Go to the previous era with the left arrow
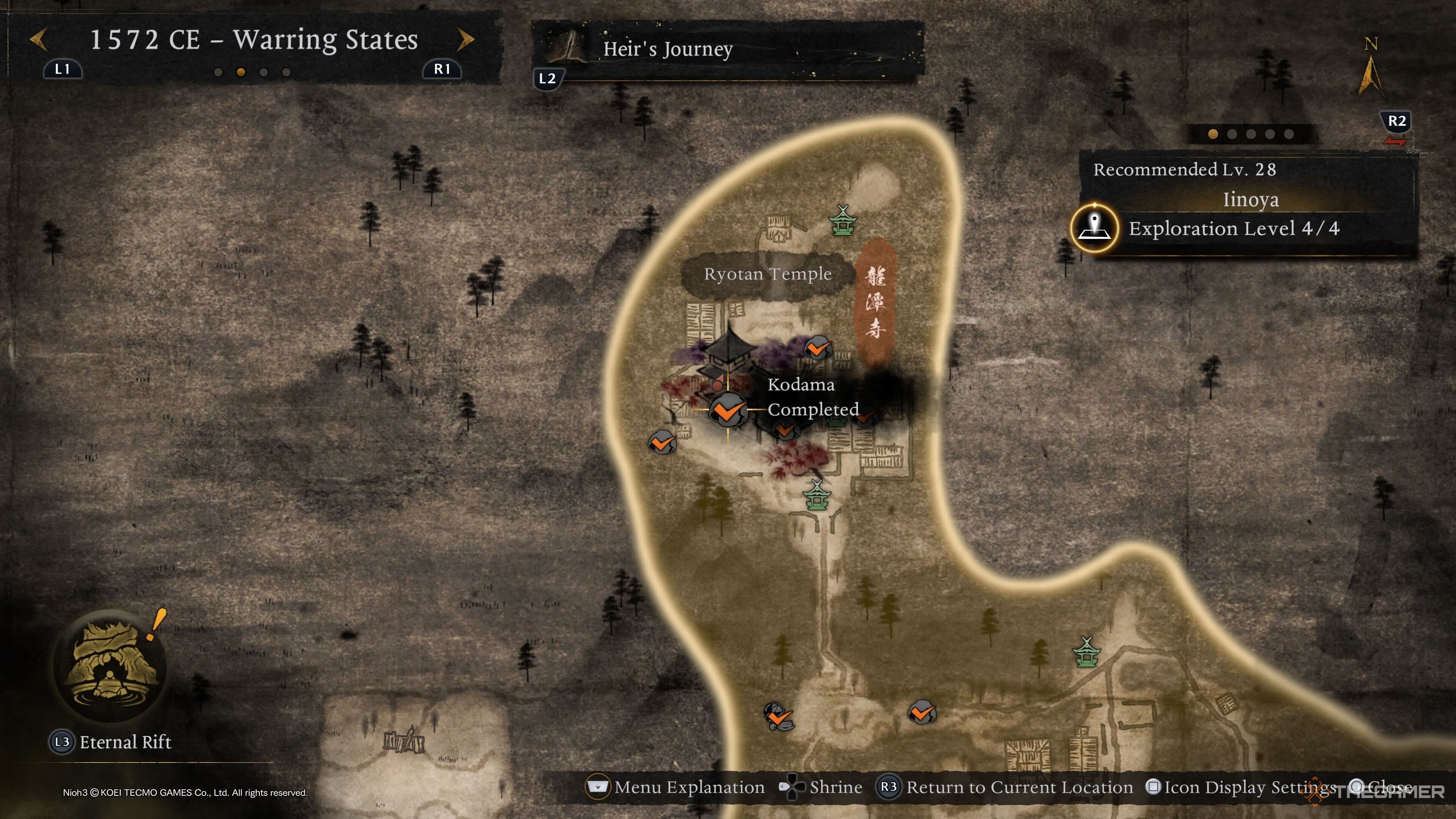The width and height of the screenshot is (1456, 819). coord(38,39)
